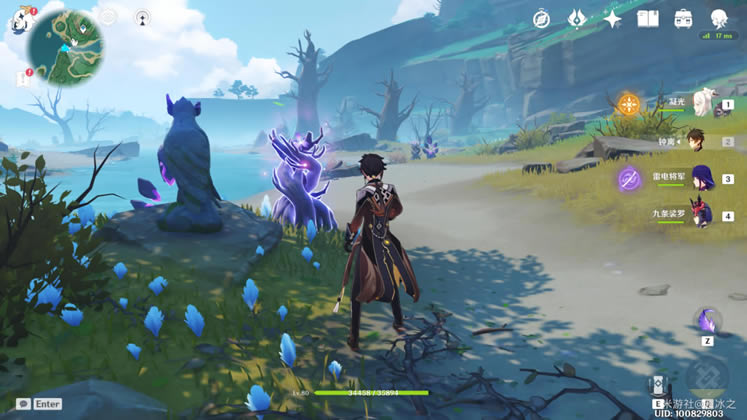Image resolution: width=747 pixels, height=420 pixels.
Task: Click the wind glider signal icon
Action: click(x=142, y=18)
